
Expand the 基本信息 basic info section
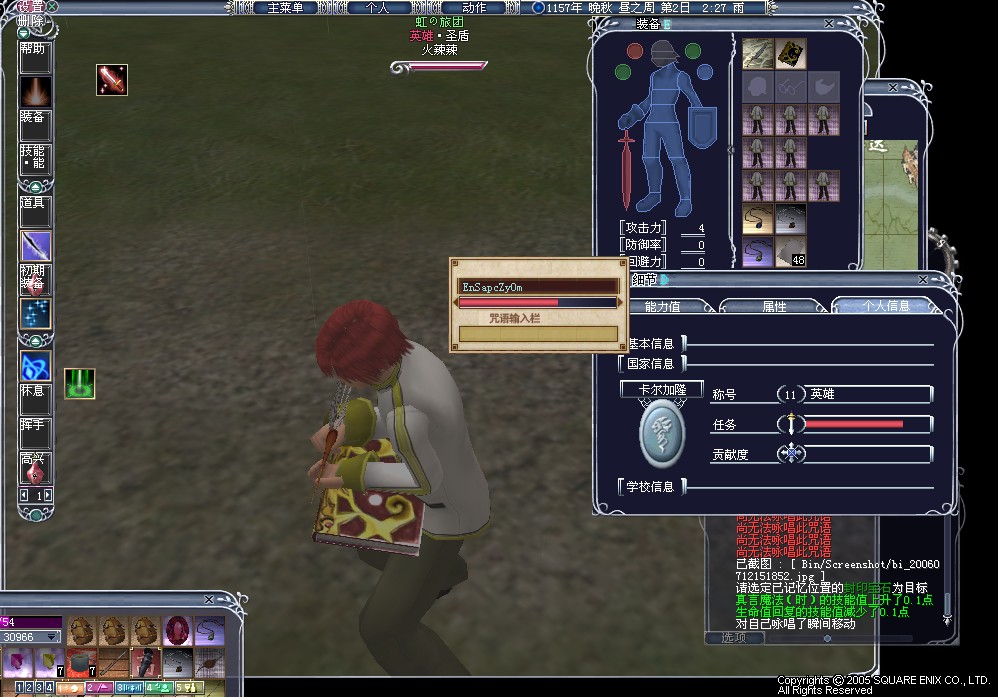[652, 344]
